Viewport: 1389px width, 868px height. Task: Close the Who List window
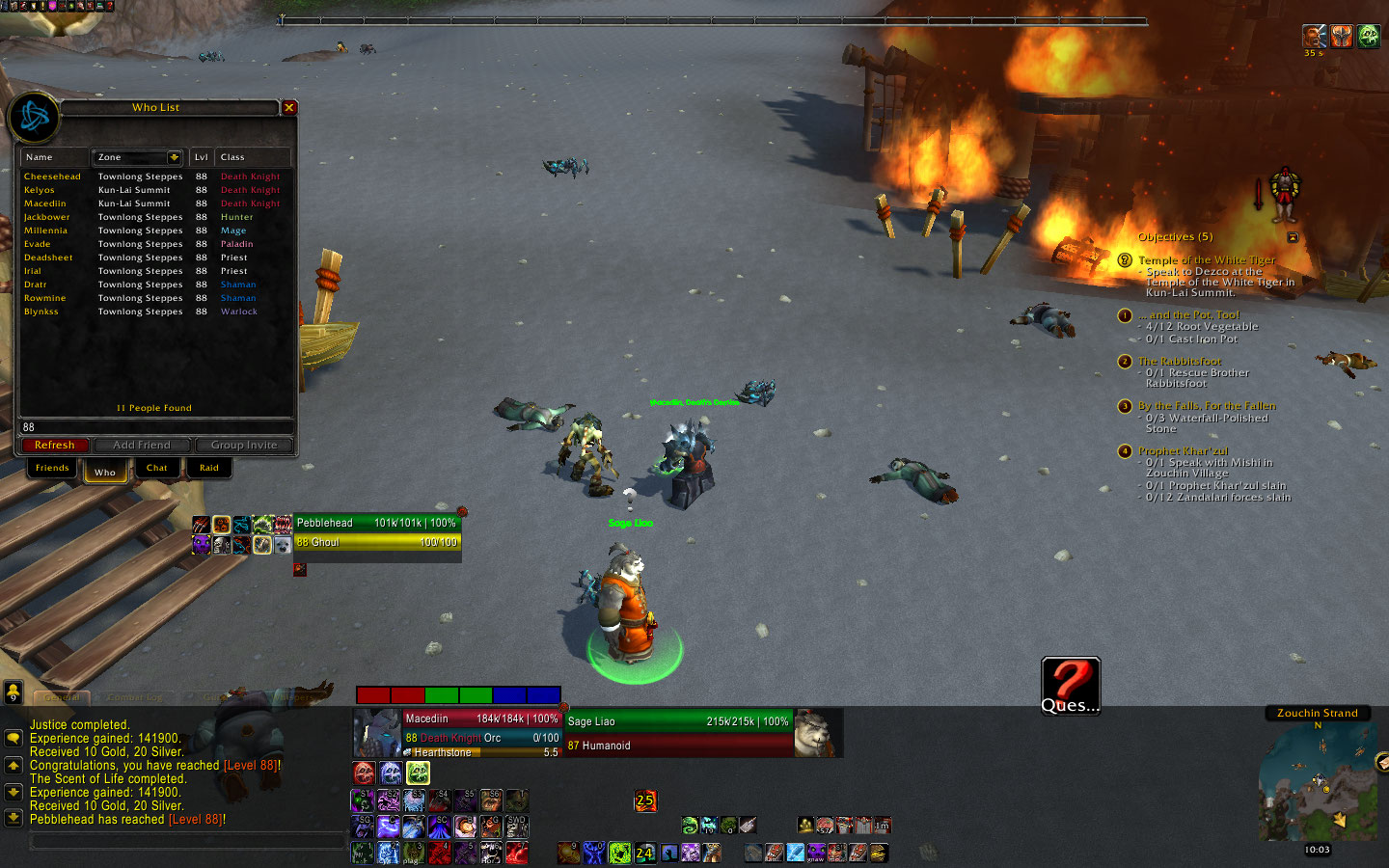(288, 108)
